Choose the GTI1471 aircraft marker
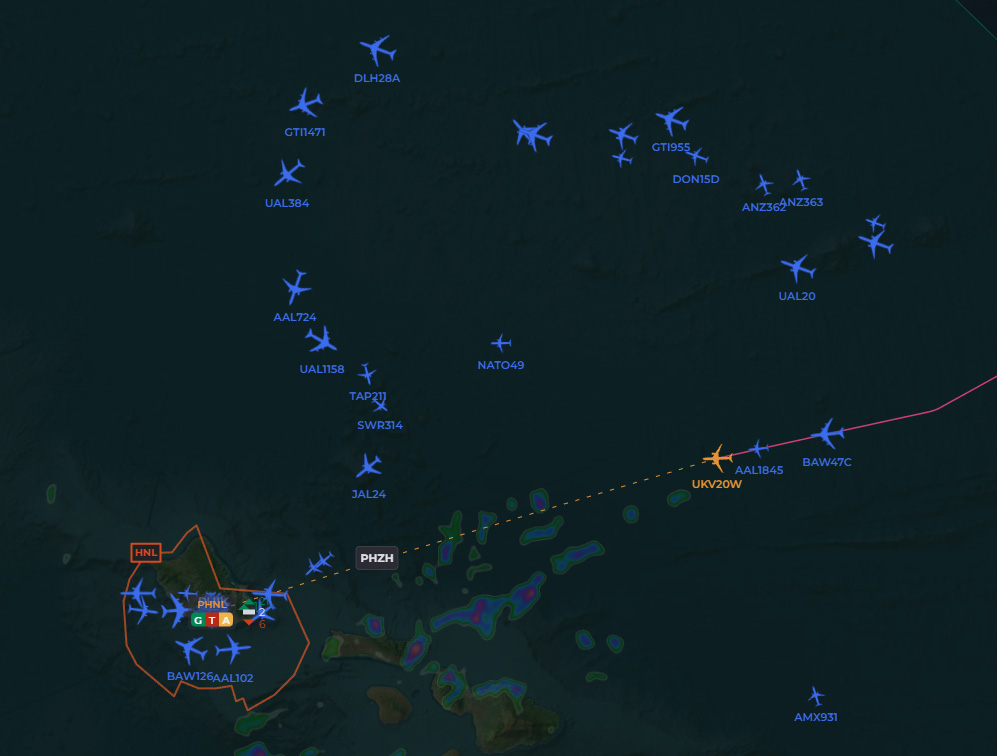This screenshot has width=997, height=756. point(306,103)
